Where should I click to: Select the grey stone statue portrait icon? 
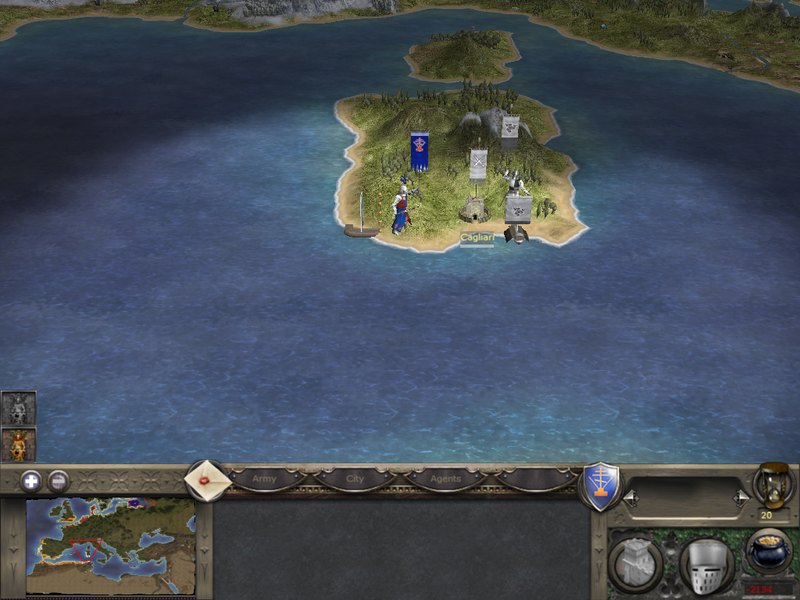coord(18,408)
